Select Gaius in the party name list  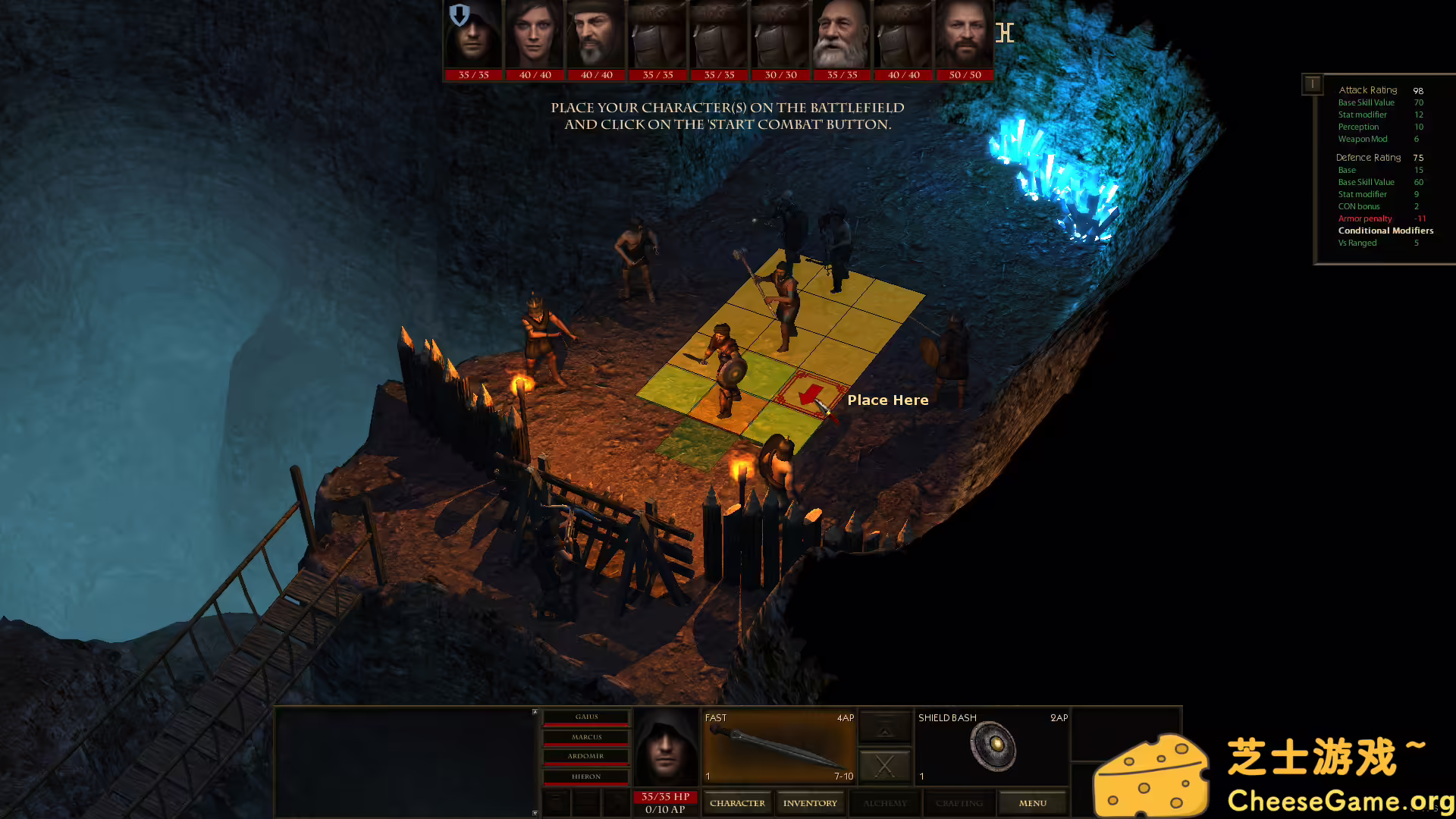point(585,717)
